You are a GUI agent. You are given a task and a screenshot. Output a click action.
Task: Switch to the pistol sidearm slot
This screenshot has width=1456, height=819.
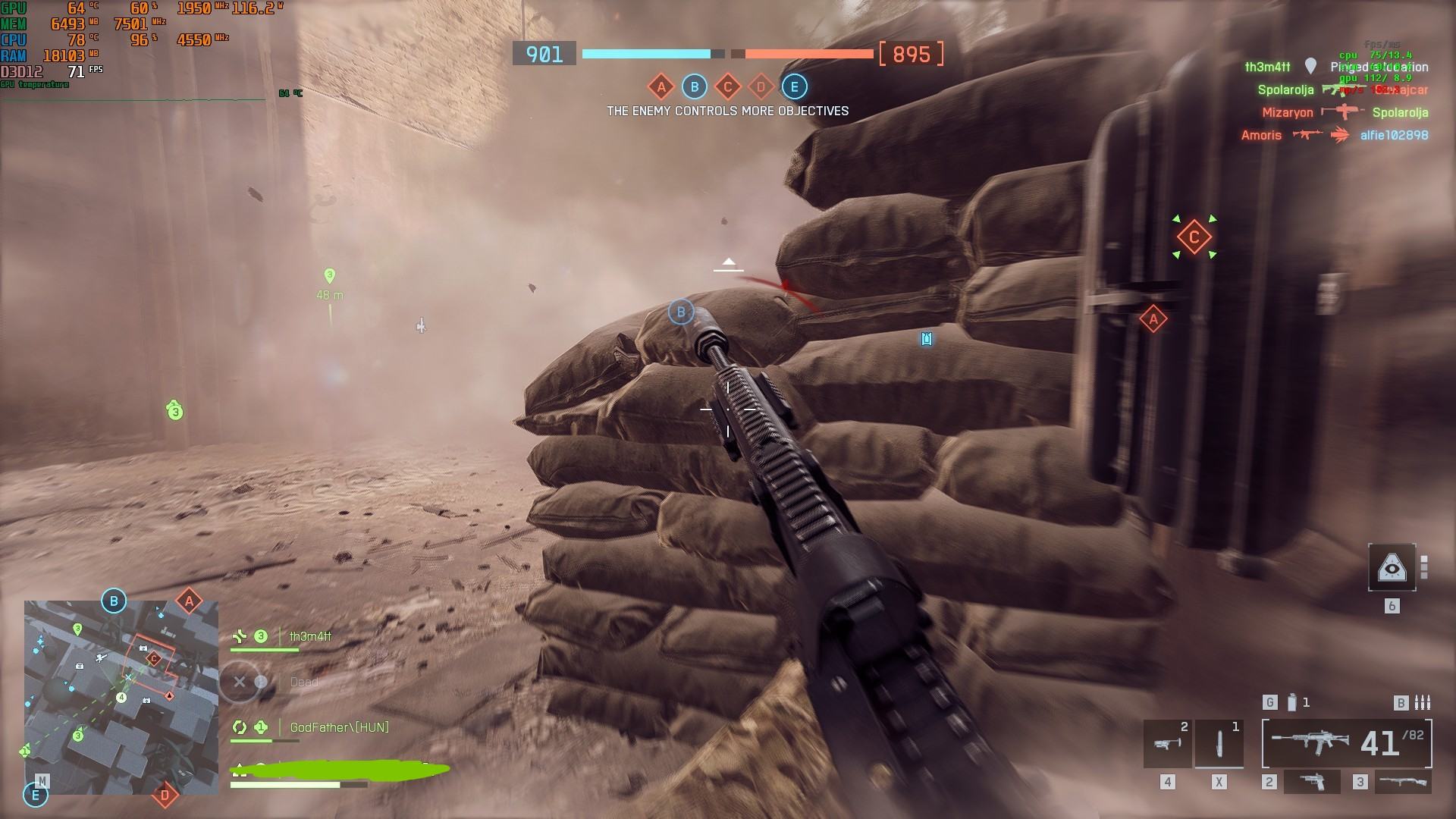coord(1311,782)
